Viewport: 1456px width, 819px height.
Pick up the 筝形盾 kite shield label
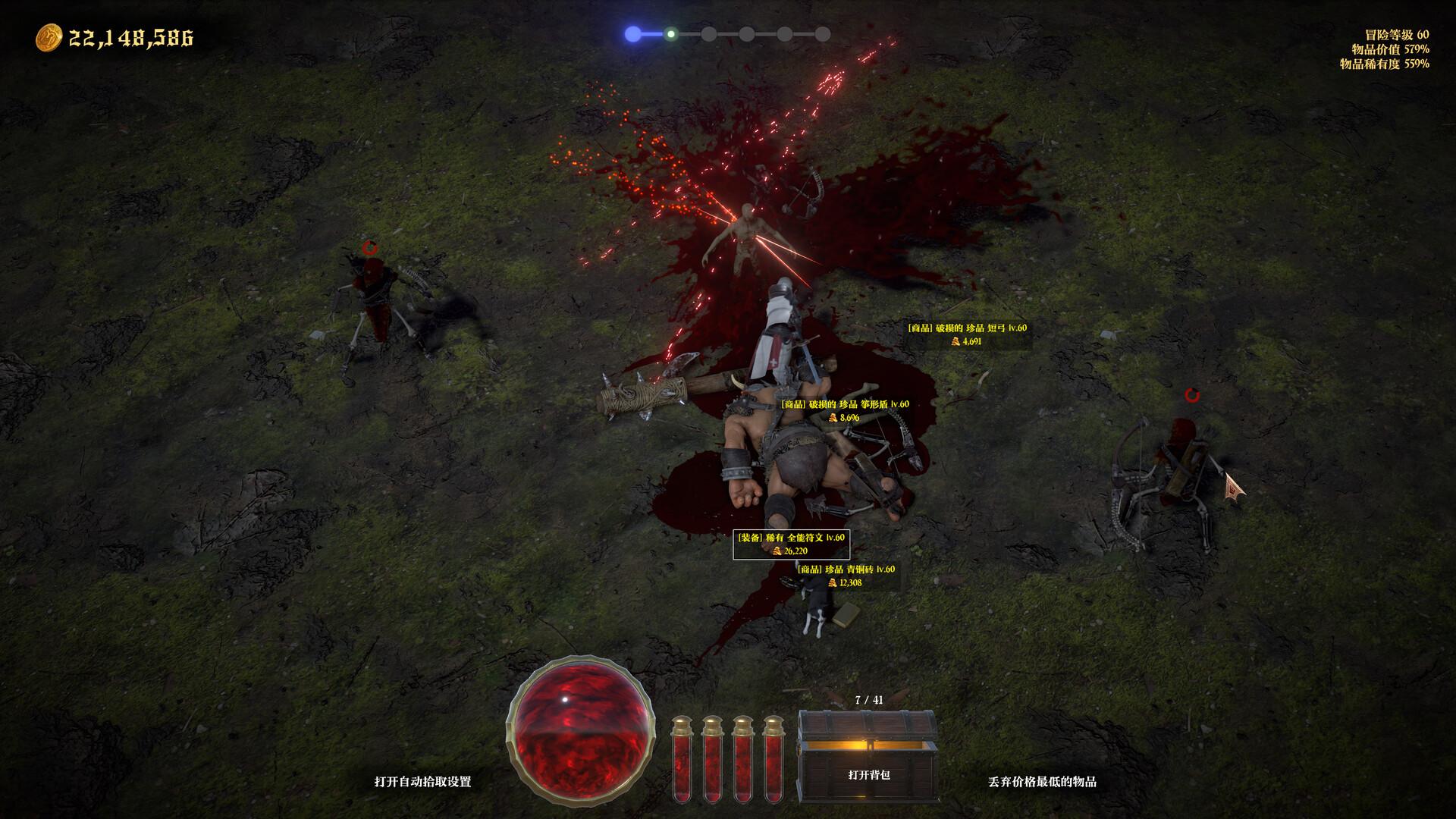(845, 410)
